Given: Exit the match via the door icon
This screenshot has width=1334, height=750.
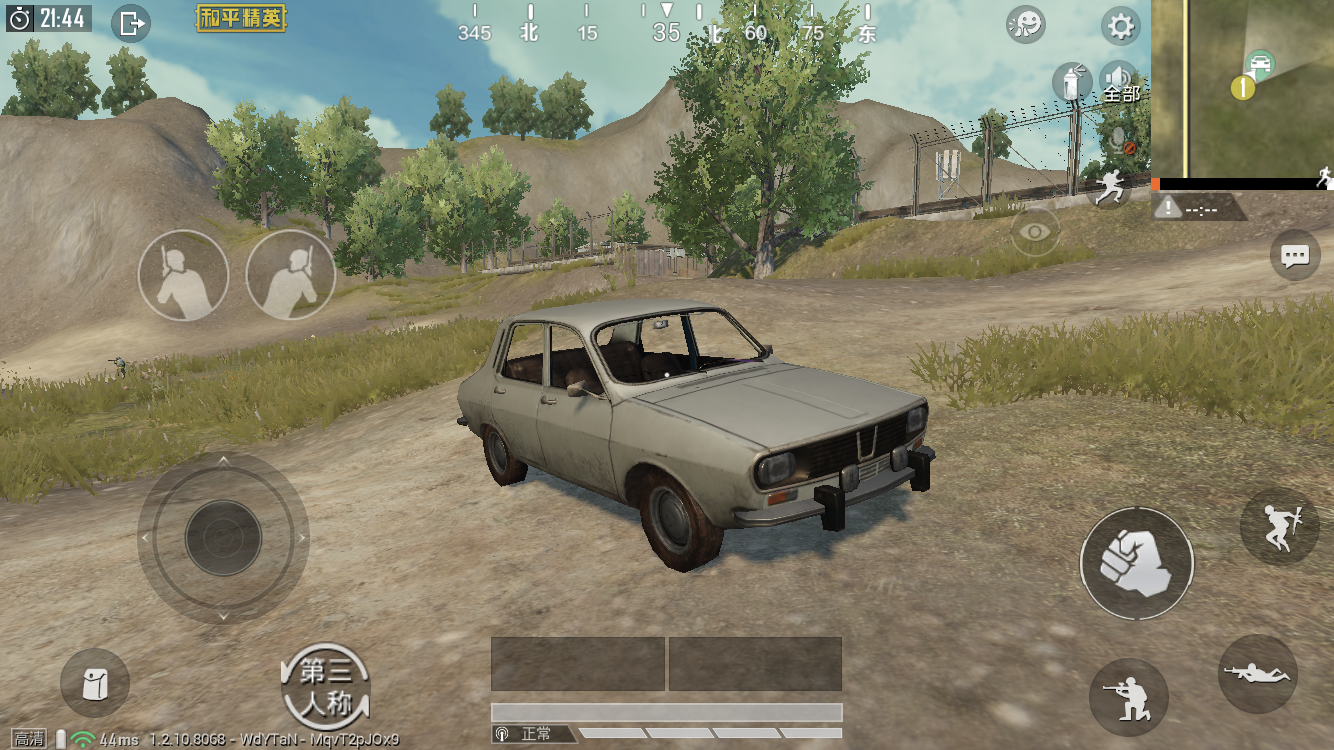Looking at the screenshot, I should click(131, 22).
